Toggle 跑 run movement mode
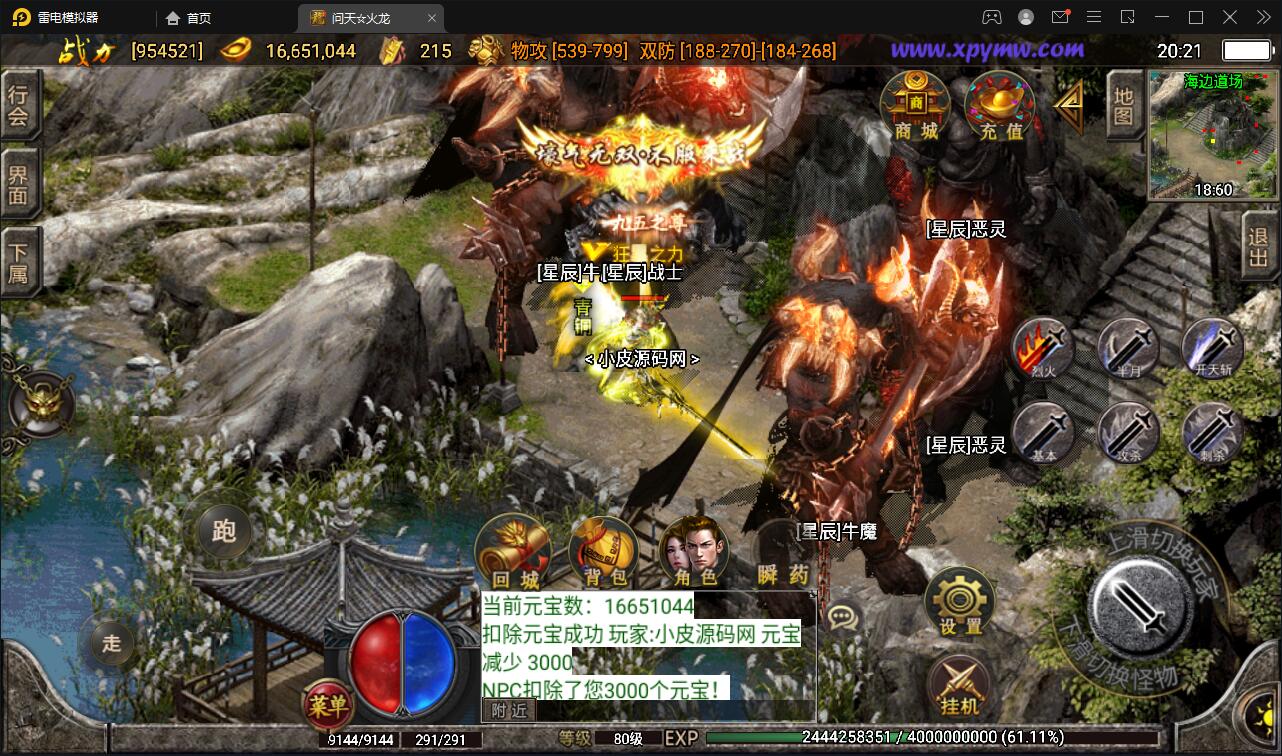The width and height of the screenshot is (1282, 756). [x=222, y=533]
